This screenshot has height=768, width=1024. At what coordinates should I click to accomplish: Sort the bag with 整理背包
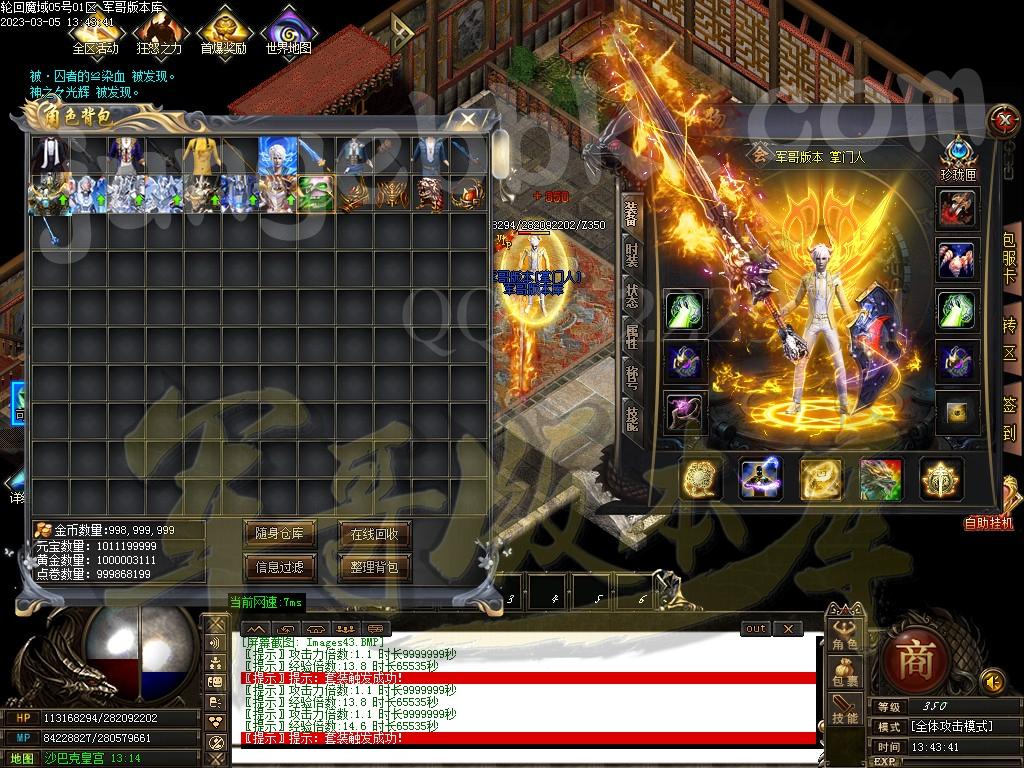point(374,567)
